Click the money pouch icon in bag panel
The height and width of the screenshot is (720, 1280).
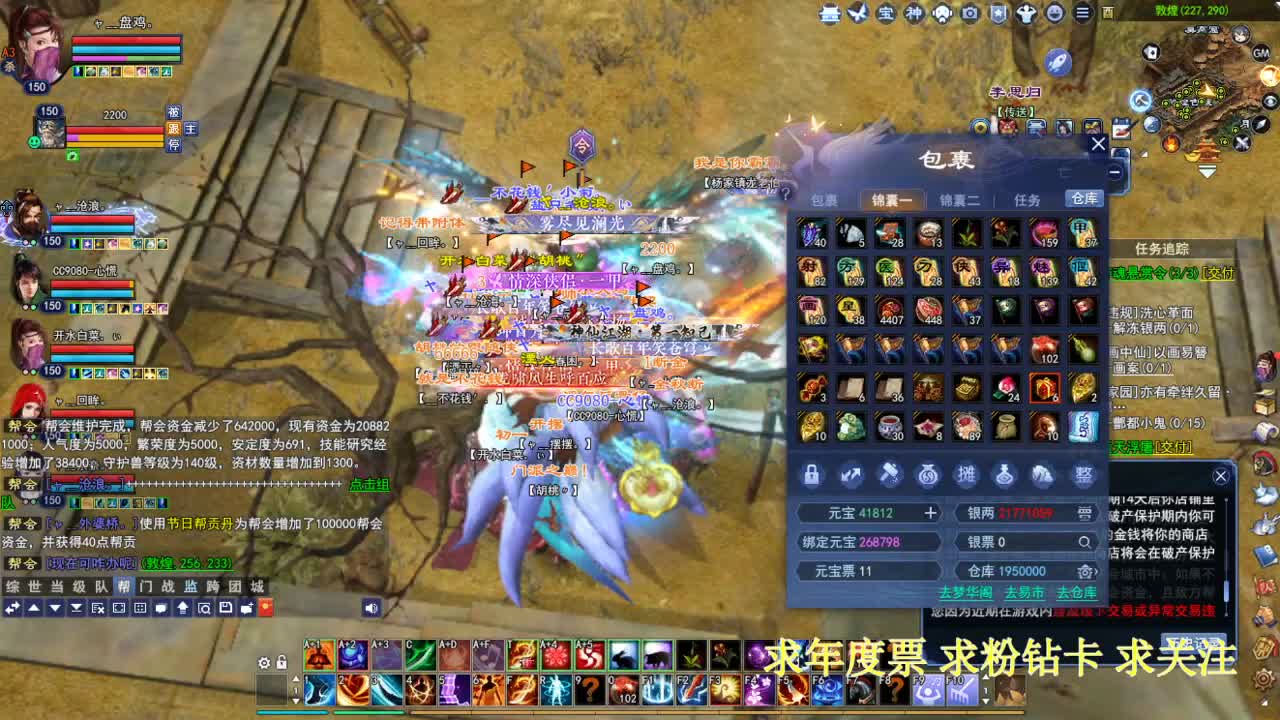[x=928, y=475]
